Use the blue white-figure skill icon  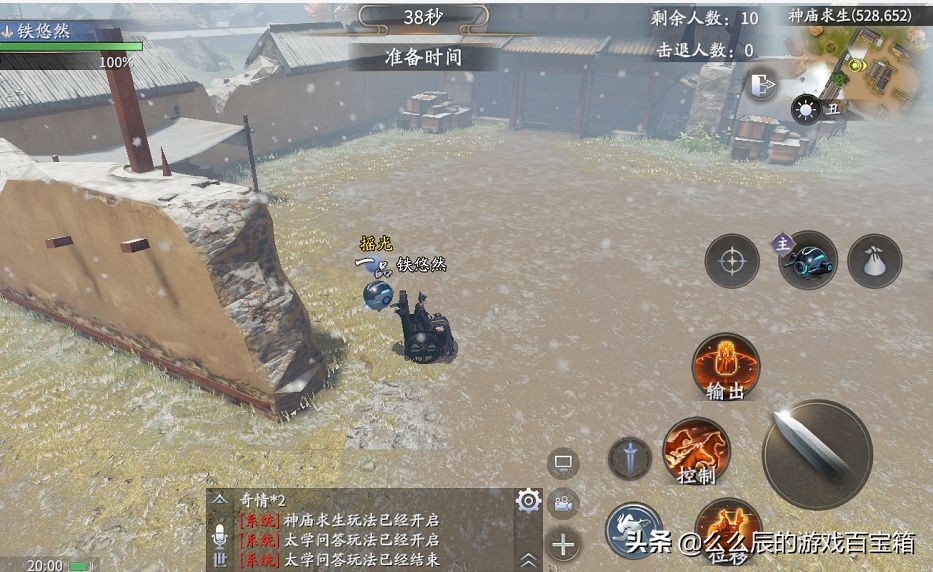point(633,529)
